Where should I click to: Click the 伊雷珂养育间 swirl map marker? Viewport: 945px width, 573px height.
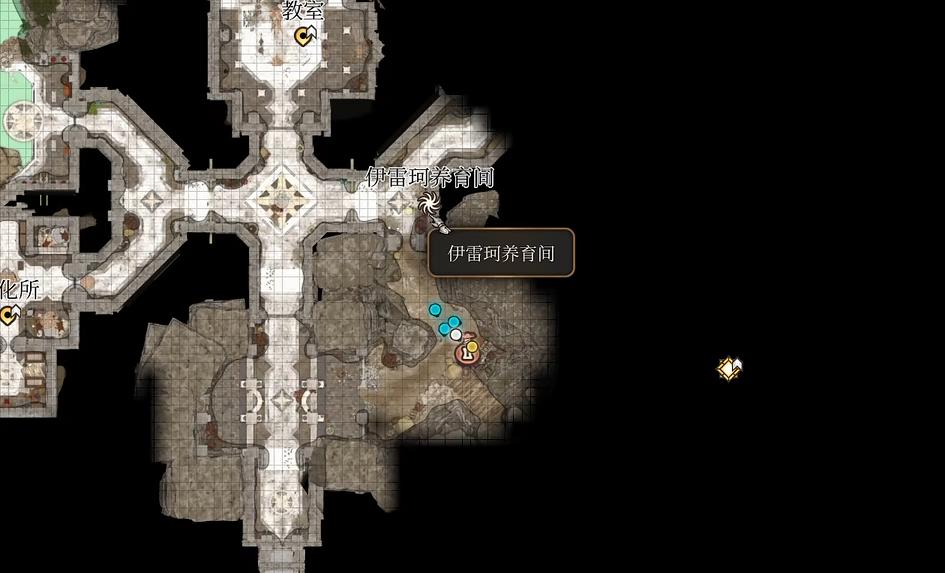pyautogui.click(x=429, y=205)
